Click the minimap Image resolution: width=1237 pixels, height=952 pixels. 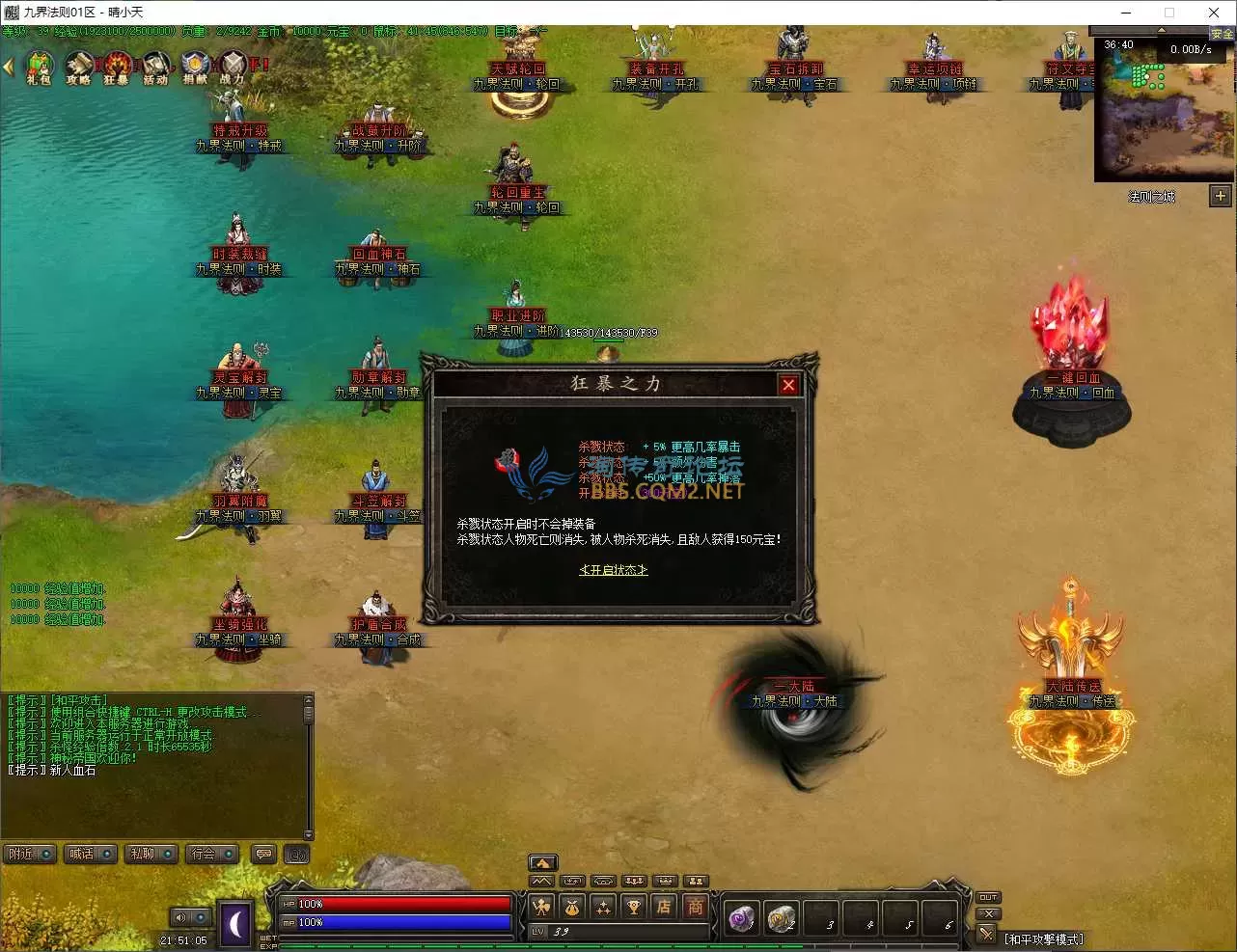[x=1163, y=108]
